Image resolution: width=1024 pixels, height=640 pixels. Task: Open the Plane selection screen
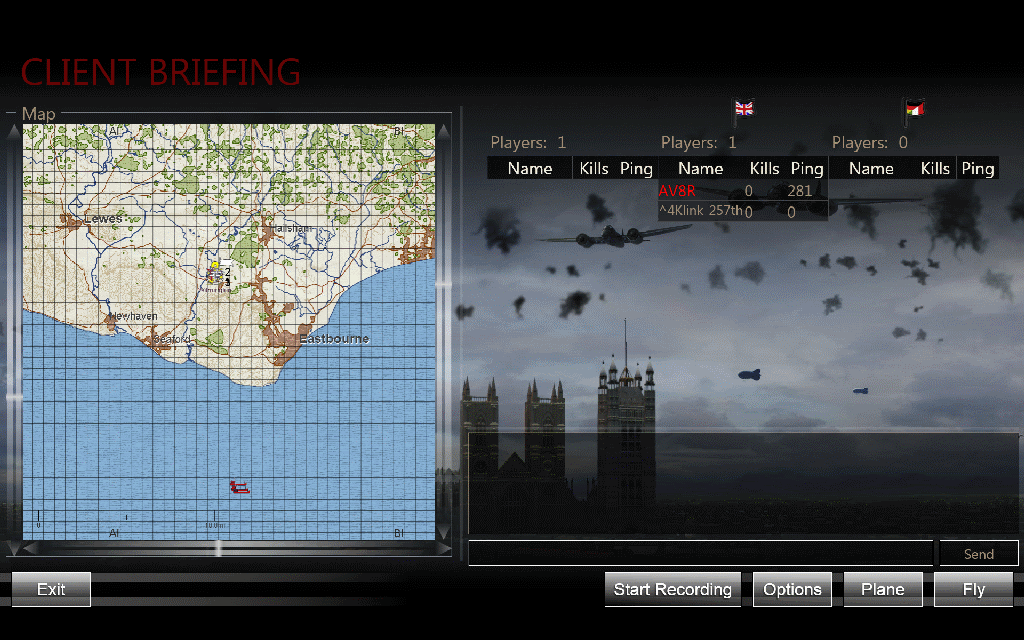[883, 589]
